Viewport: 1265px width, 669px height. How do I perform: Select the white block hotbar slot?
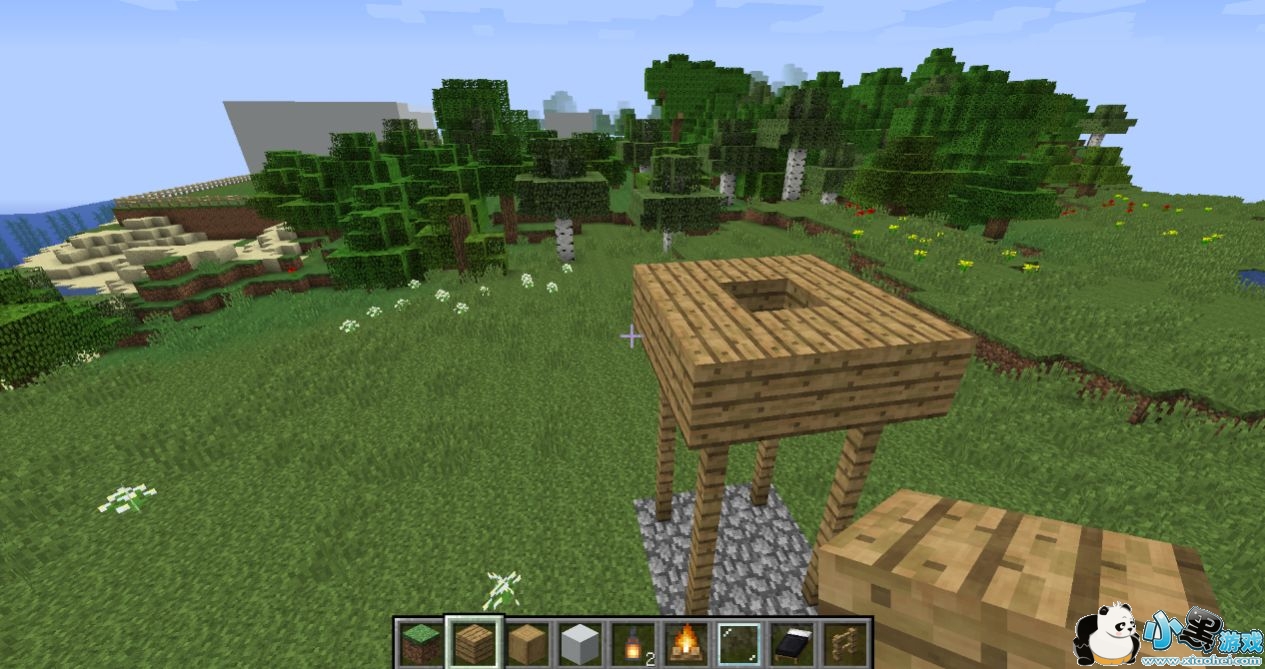tap(580, 643)
